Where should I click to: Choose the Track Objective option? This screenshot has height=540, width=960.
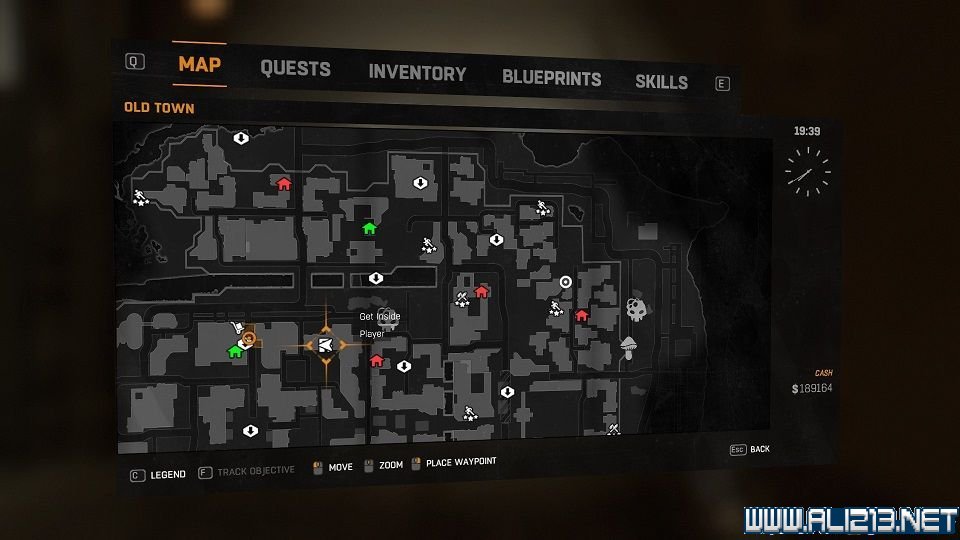coord(255,471)
